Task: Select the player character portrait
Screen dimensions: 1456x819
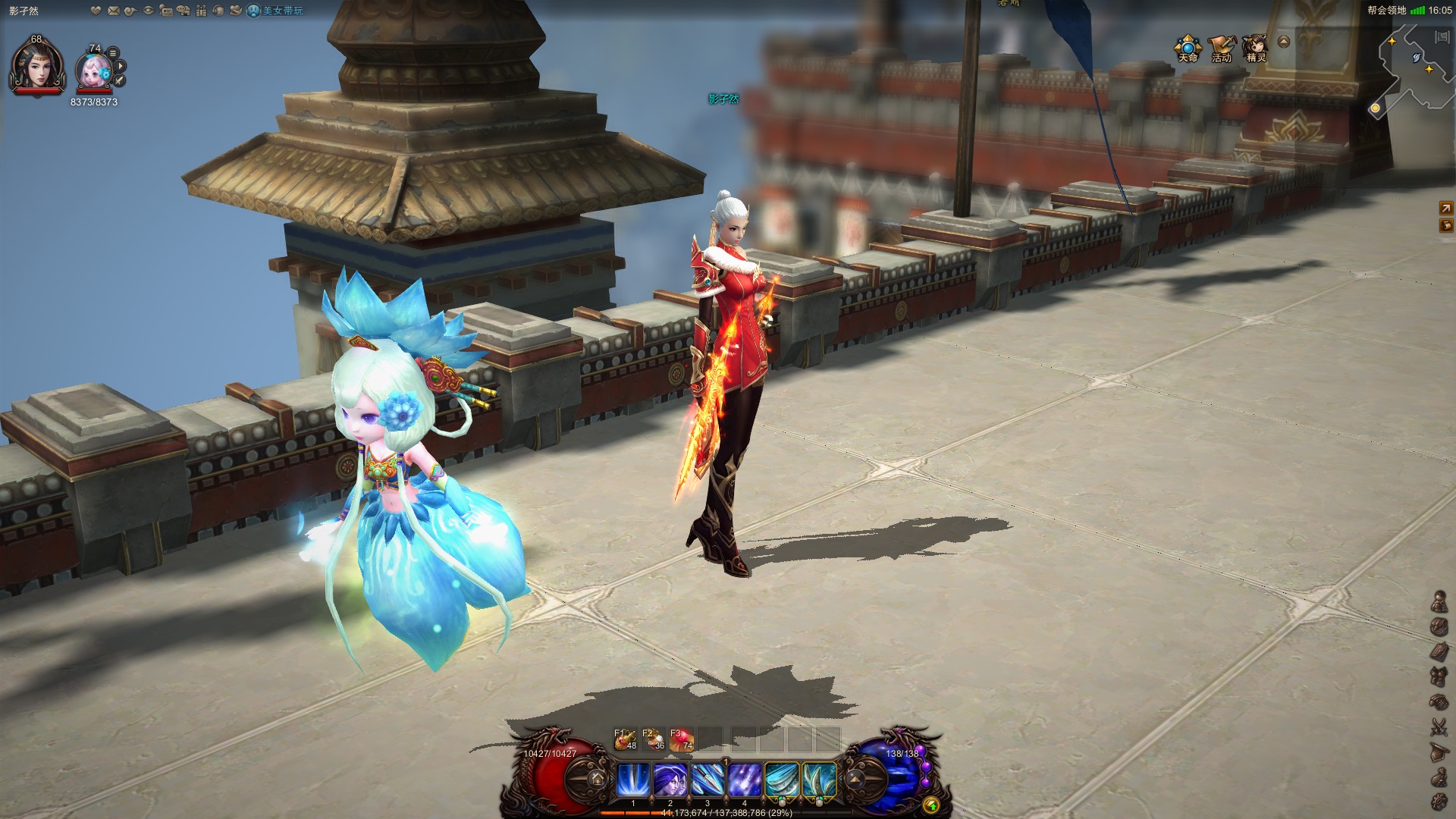Action: tap(36, 66)
